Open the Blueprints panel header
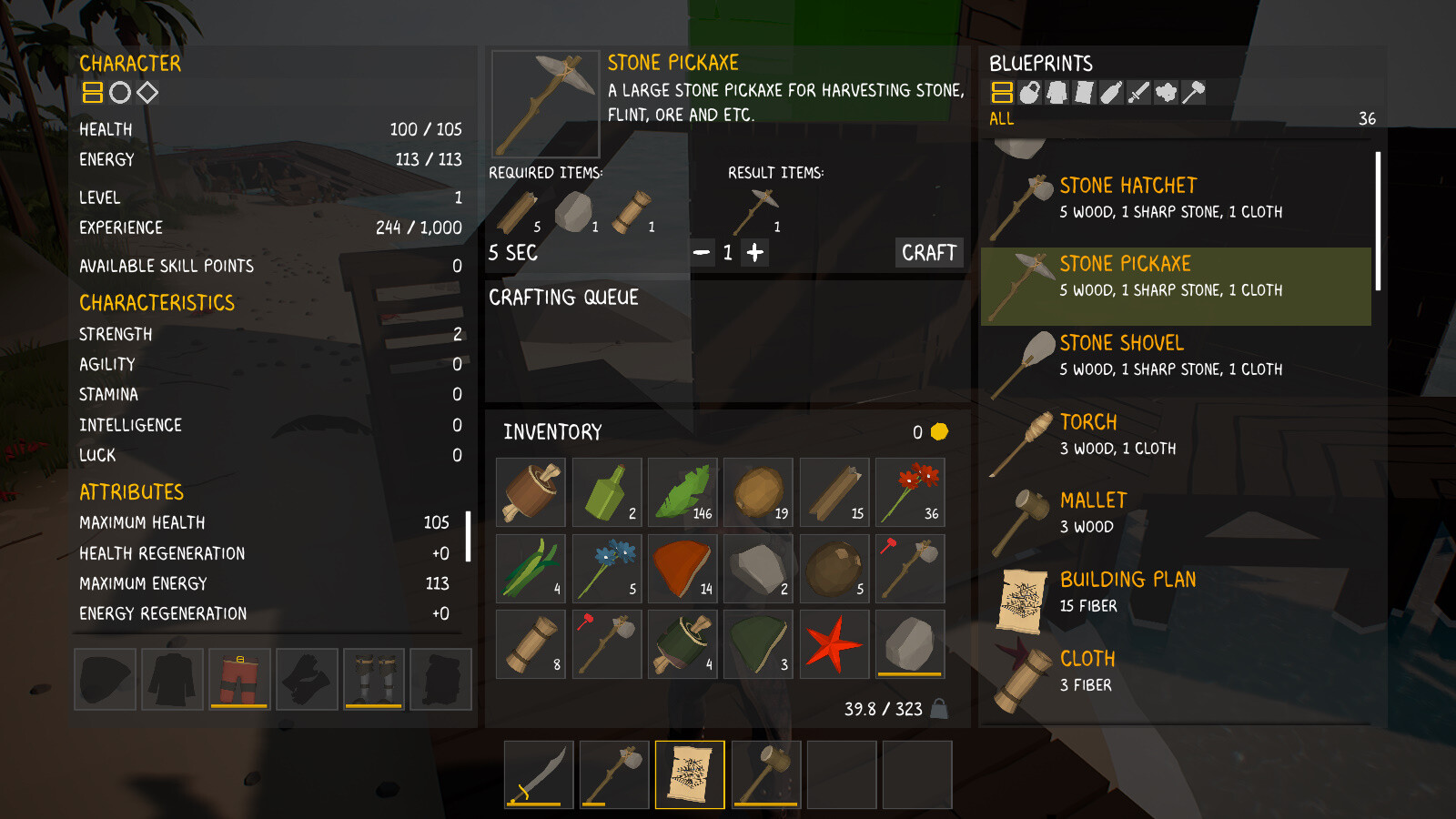The height and width of the screenshot is (819, 1456). click(1040, 63)
